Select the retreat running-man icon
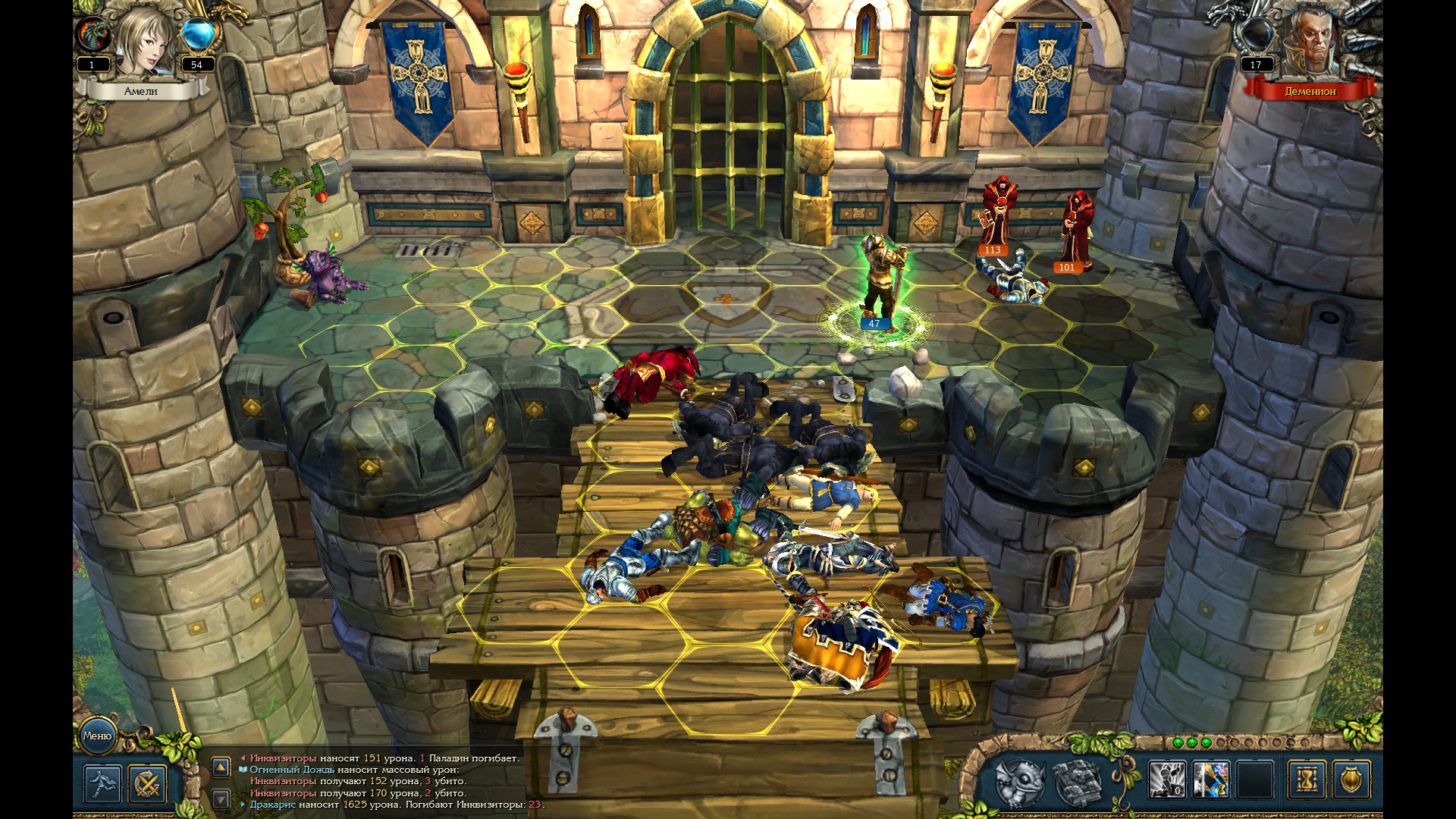 click(102, 783)
